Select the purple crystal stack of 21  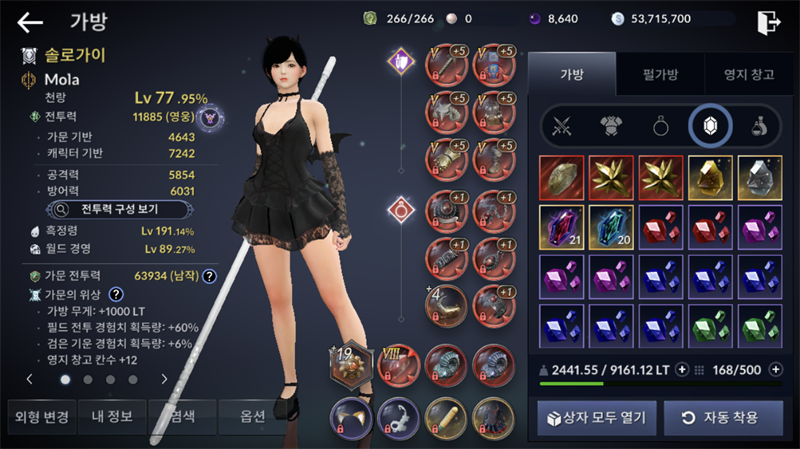pos(563,228)
